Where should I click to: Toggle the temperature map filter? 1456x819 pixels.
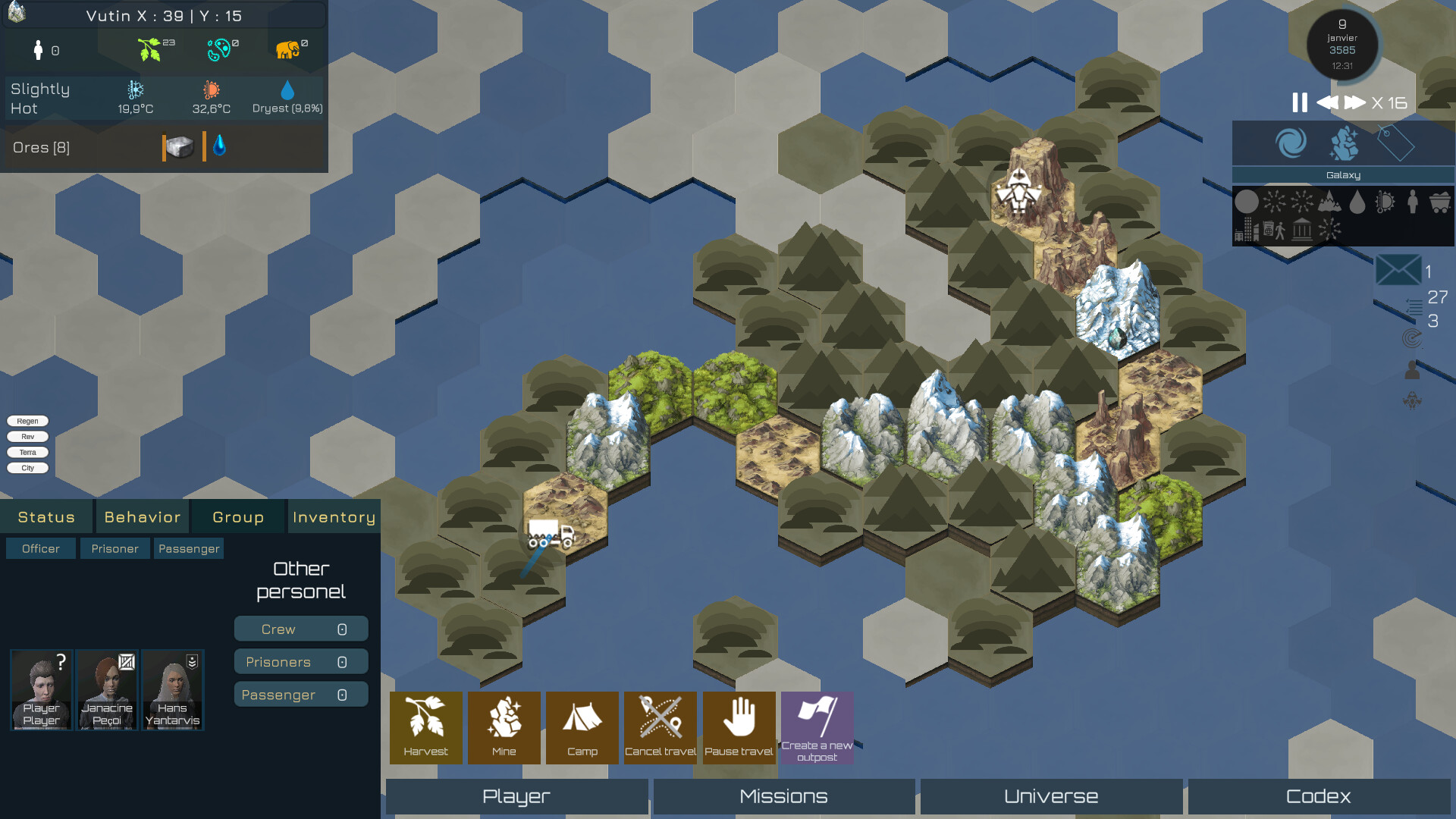click(1385, 203)
